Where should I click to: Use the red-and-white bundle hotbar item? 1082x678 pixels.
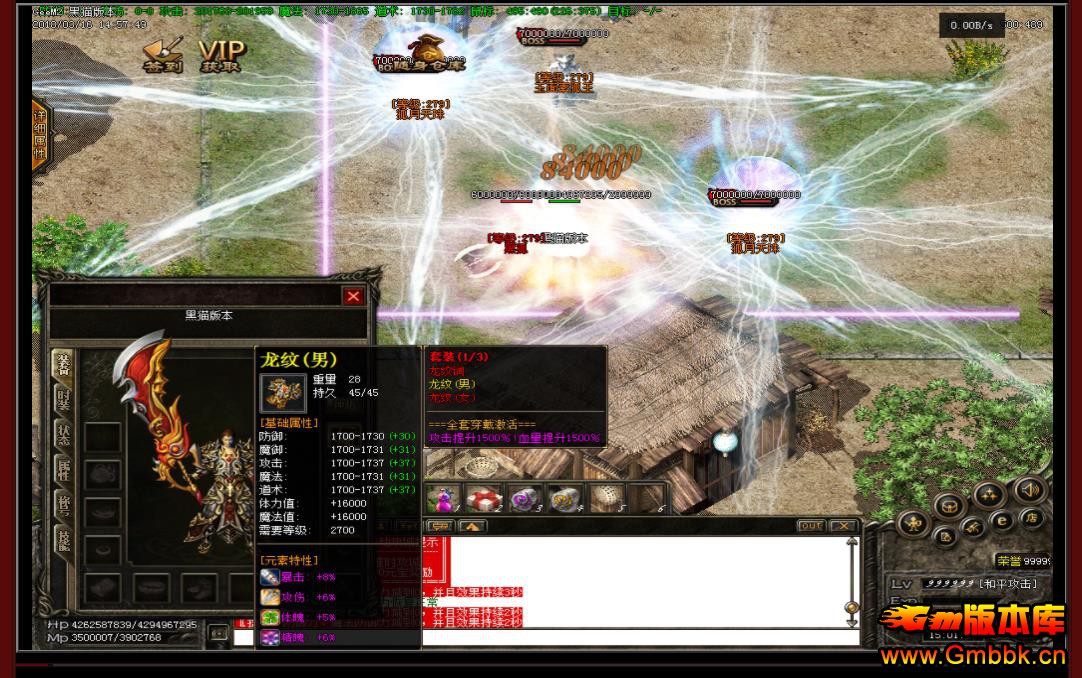[x=484, y=498]
